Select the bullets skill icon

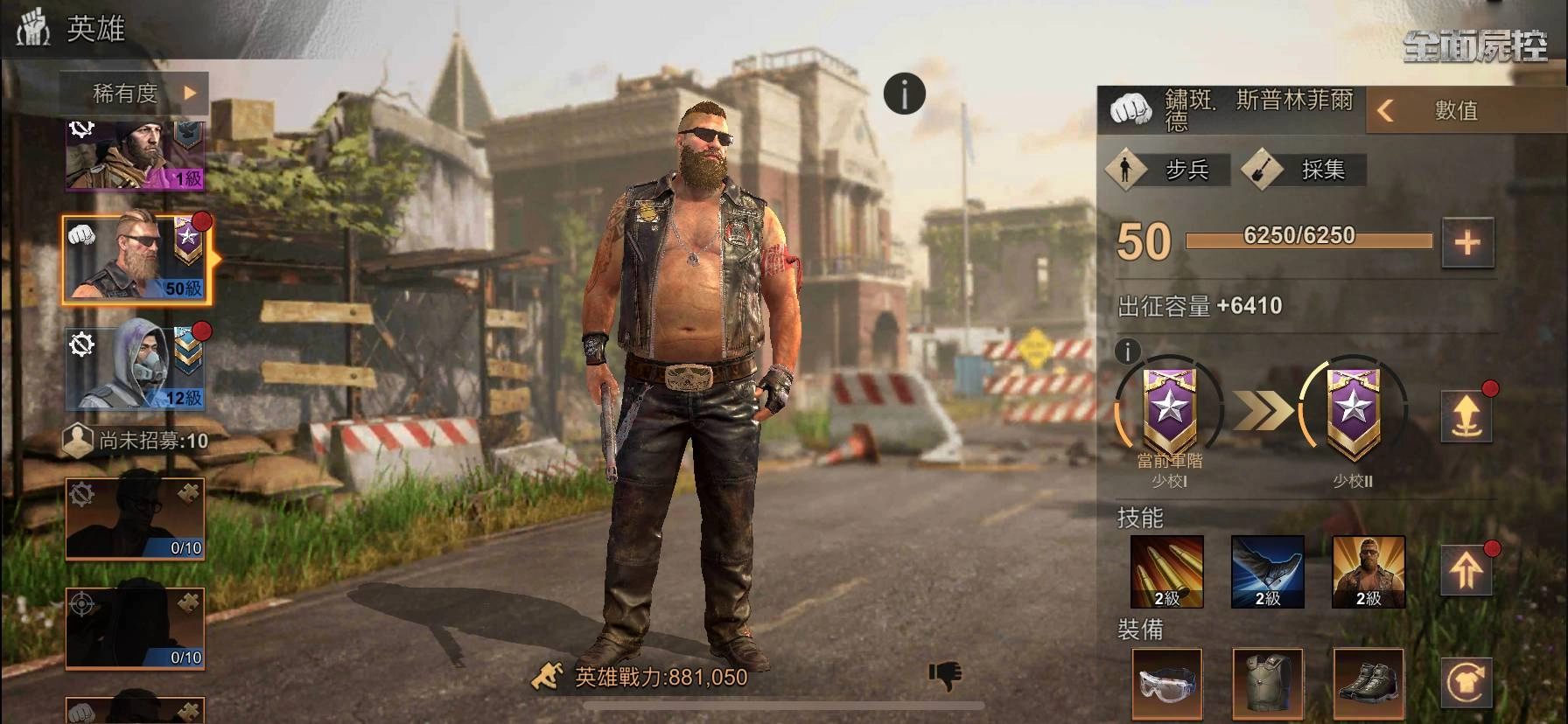click(1166, 571)
